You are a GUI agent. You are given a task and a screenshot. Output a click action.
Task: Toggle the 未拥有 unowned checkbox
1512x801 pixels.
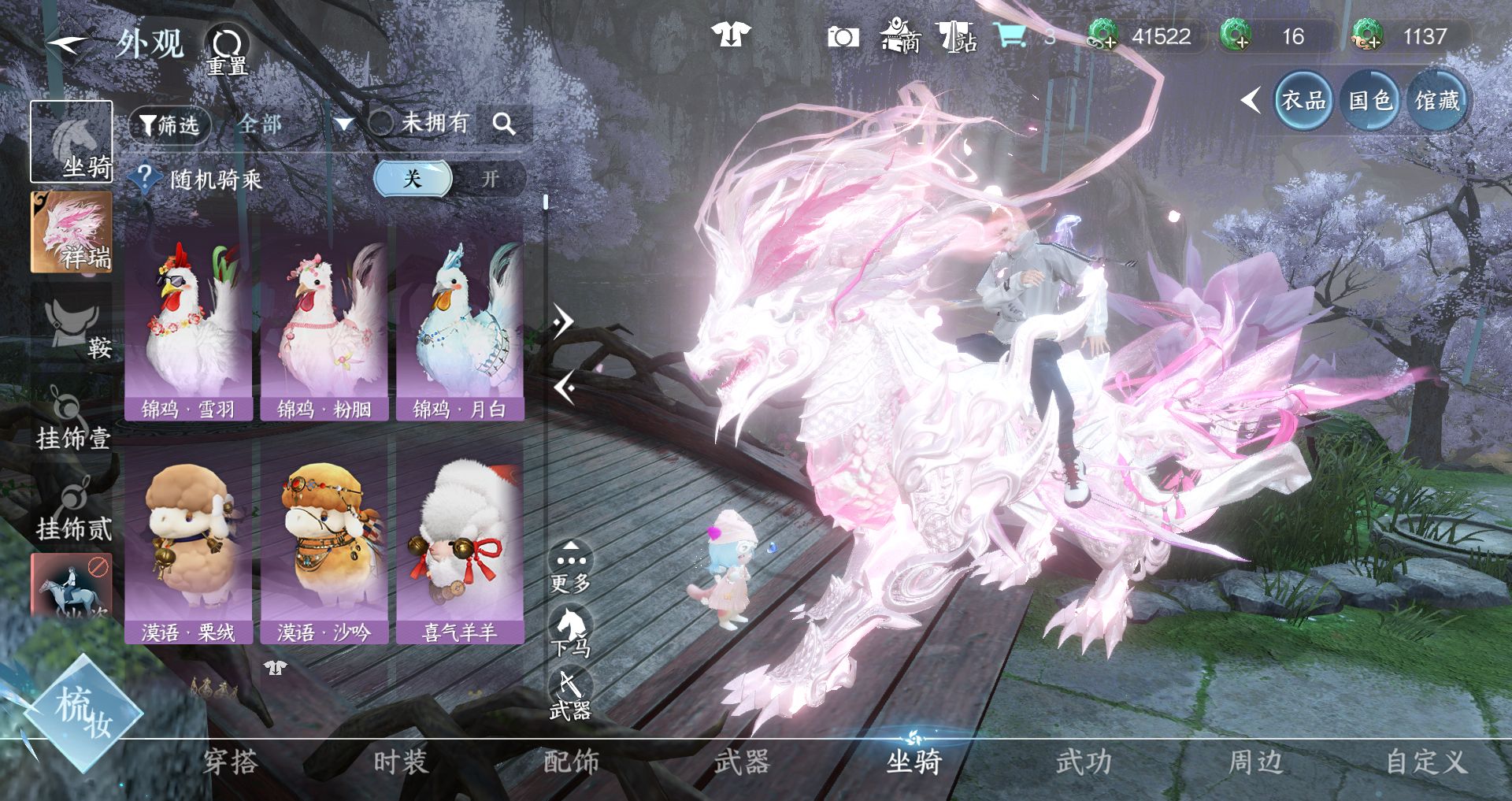[381, 123]
